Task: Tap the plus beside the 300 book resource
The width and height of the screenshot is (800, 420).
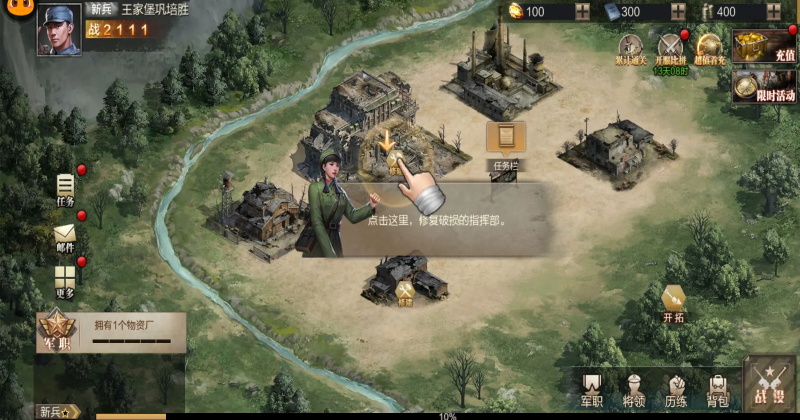Action: (679, 12)
